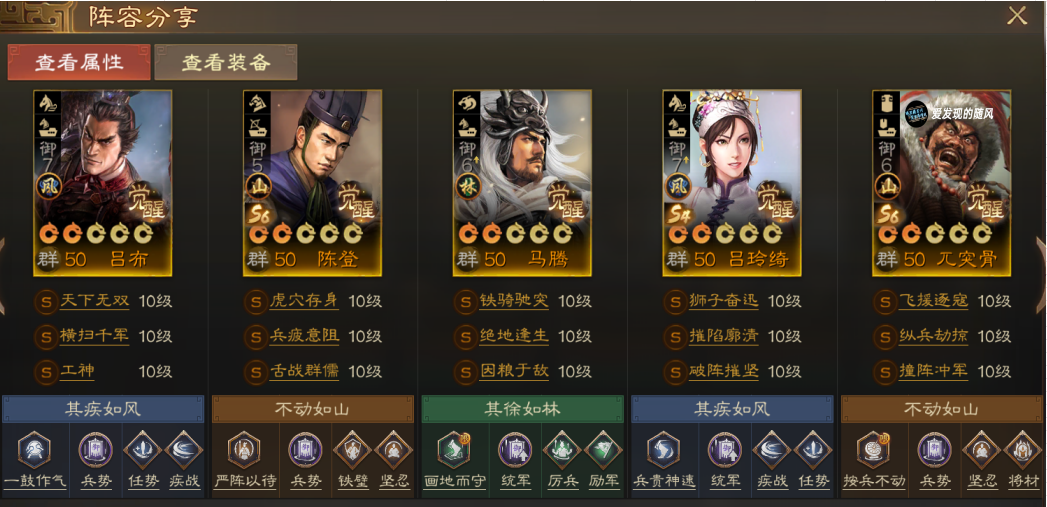View the 天下无双 skill details
Viewport: 1047px width, 507px height.
94,301
